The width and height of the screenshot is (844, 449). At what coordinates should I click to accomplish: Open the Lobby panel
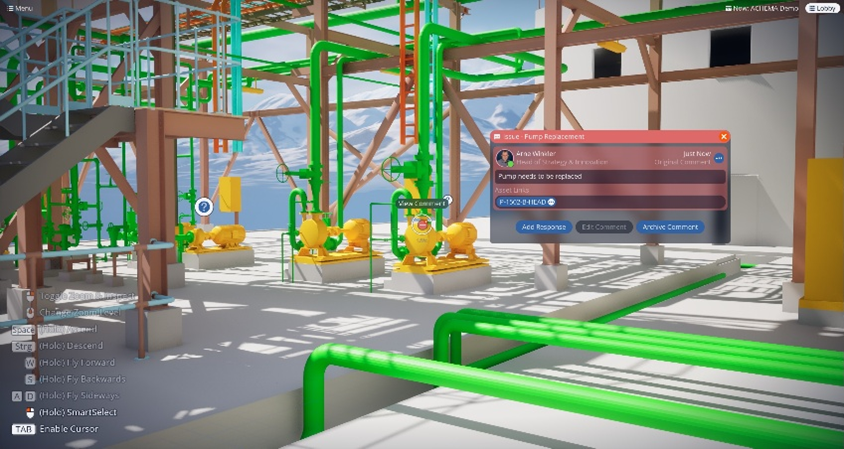[x=822, y=8]
